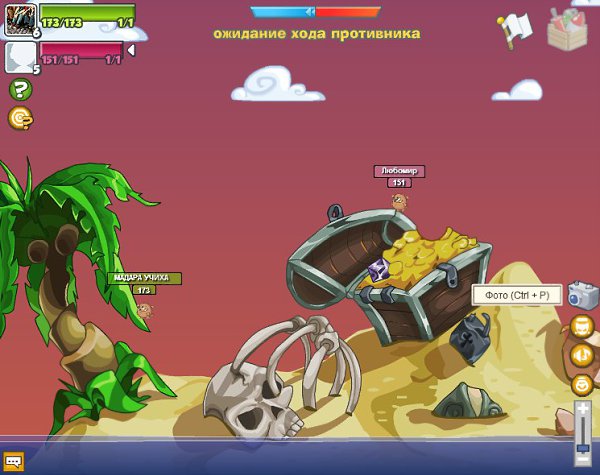This screenshot has width=600, height=475.
Task: Click the zoom-in plus button
Action: tap(583, 410)
